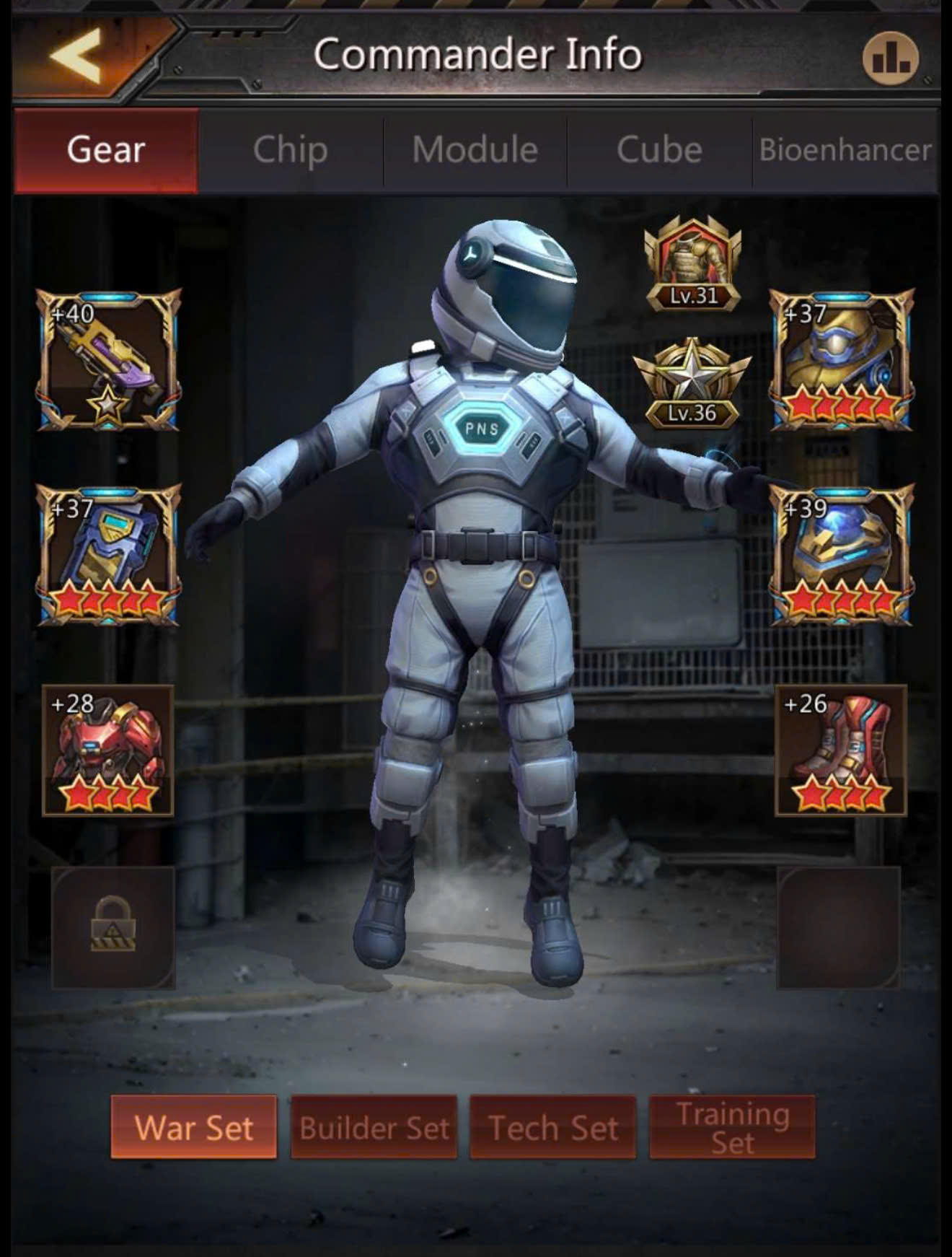Show the Cube tab
This screenshot has height=1257, width=952.
(x=659, y=150)
